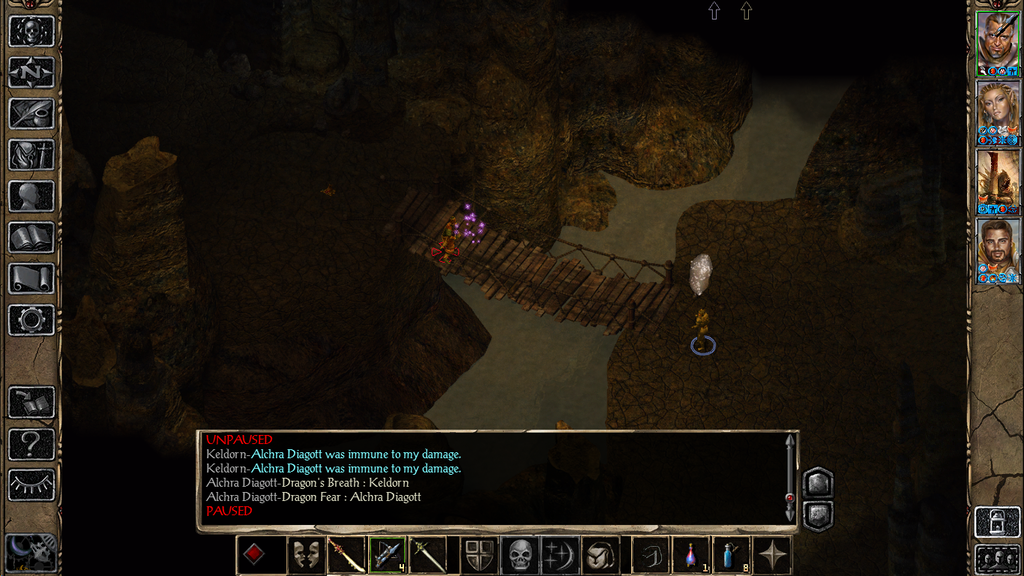Open game options with the gear button
This screenshot has width=1024, height=576.
point(31,320)
